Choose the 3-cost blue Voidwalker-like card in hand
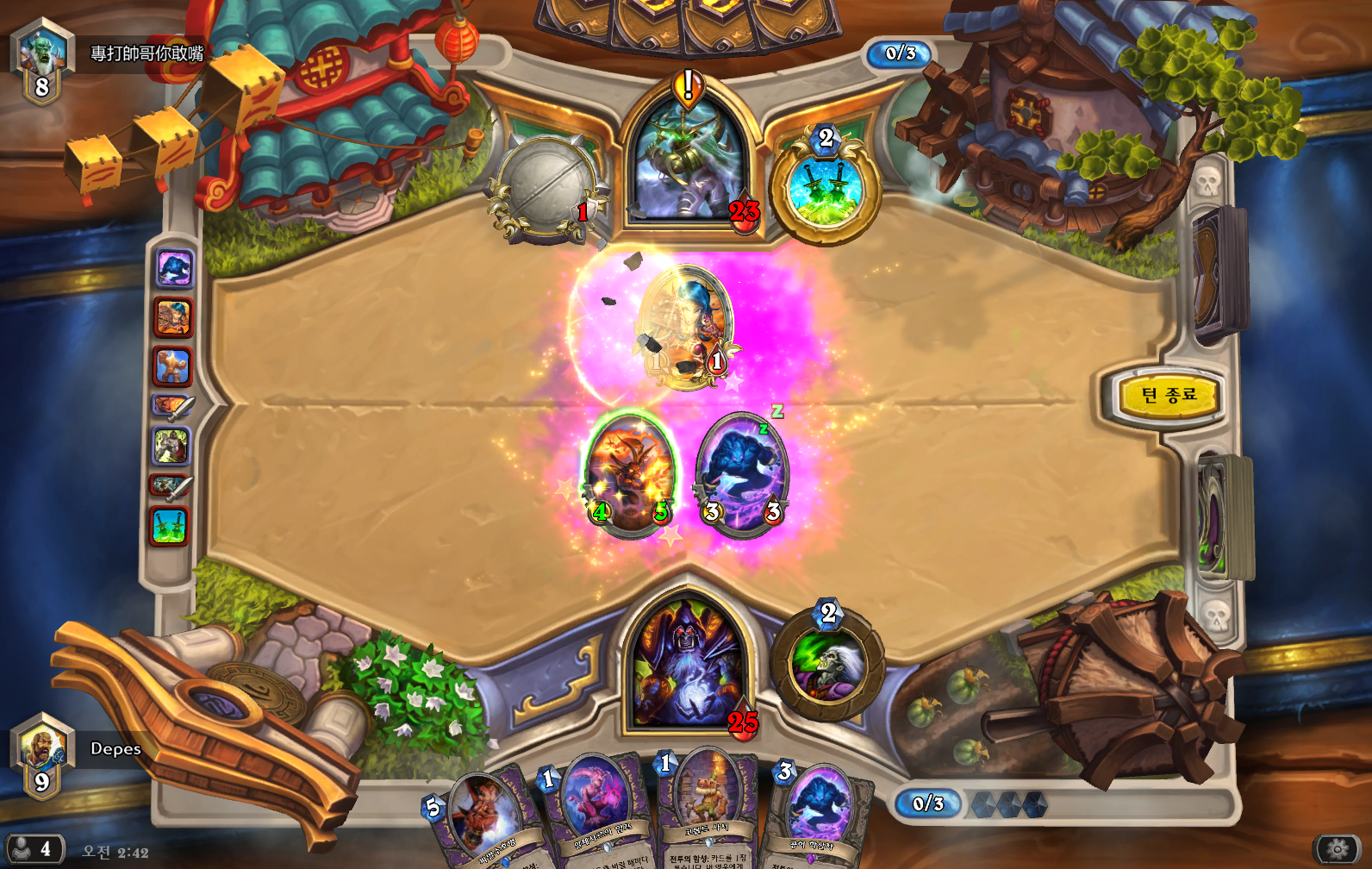Viewport: 1372px width, 869px height. pyautogui.click(x=817, y=815)
